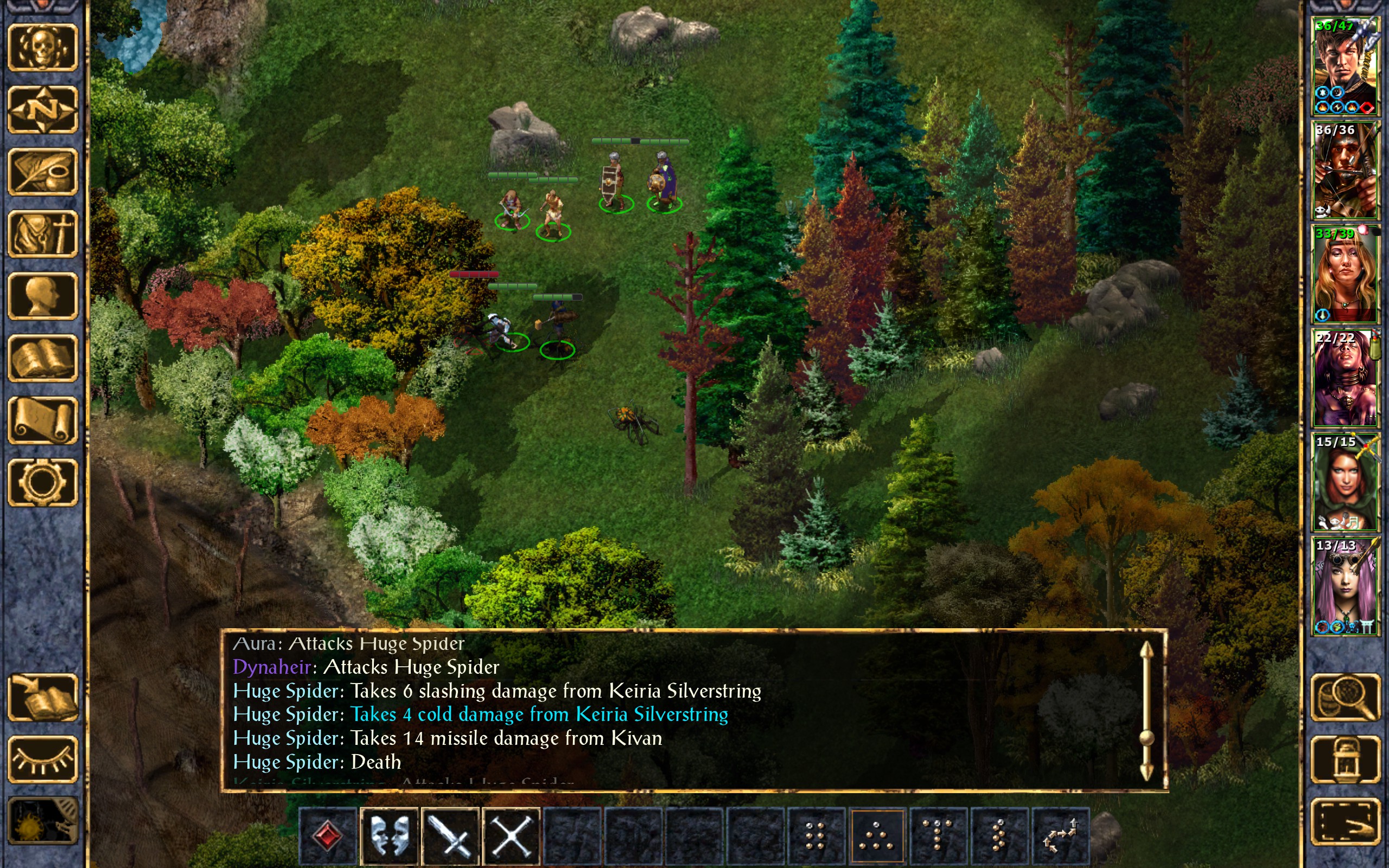Open the gear options menu
Screen dimensions: 1389x868
pos(42,482)
